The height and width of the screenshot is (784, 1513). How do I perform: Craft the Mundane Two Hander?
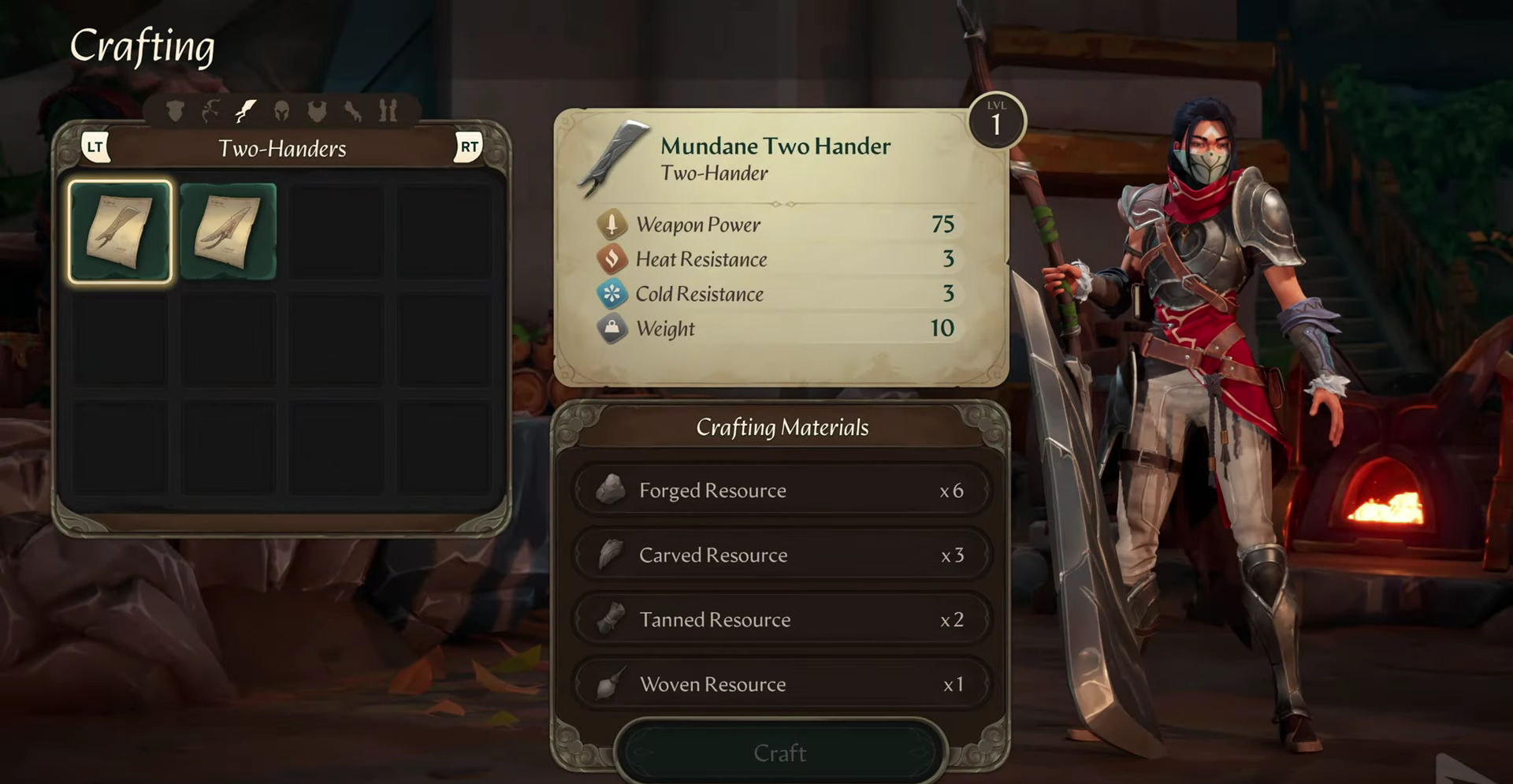pyautogui.click(x=779, y=752)
